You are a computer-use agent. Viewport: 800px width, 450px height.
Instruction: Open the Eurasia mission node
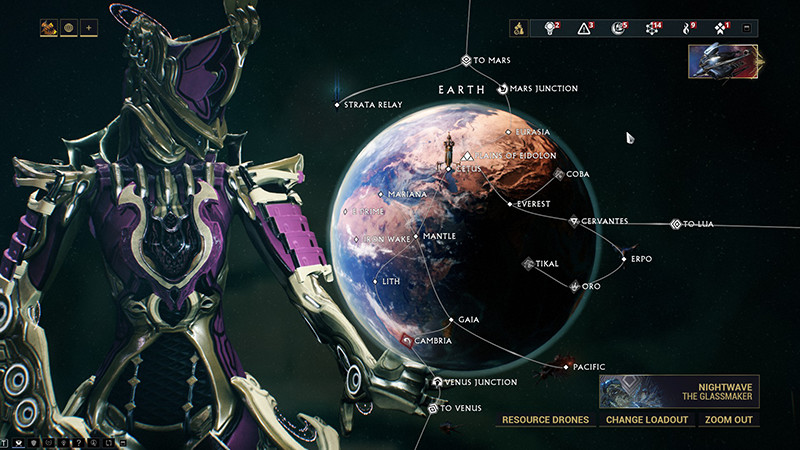(x=508, y=132)
